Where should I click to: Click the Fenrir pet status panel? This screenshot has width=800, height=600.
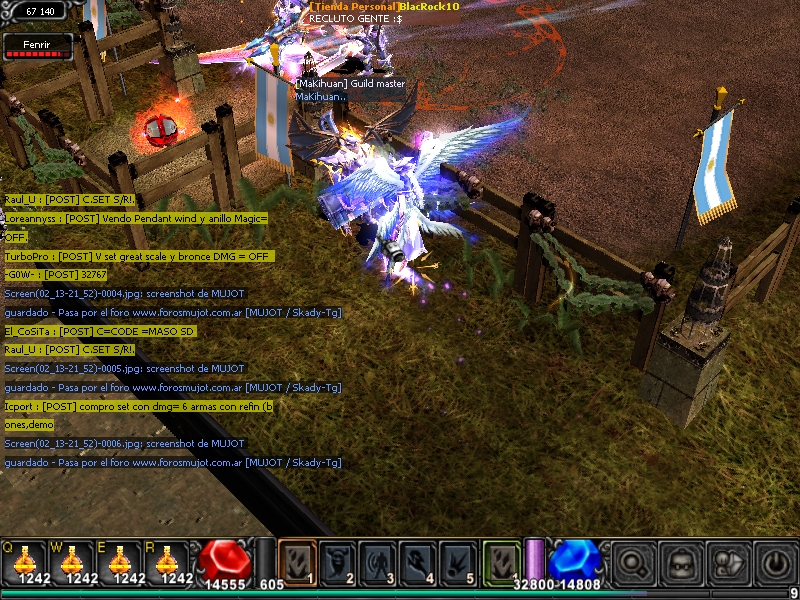tap(39, 46)
